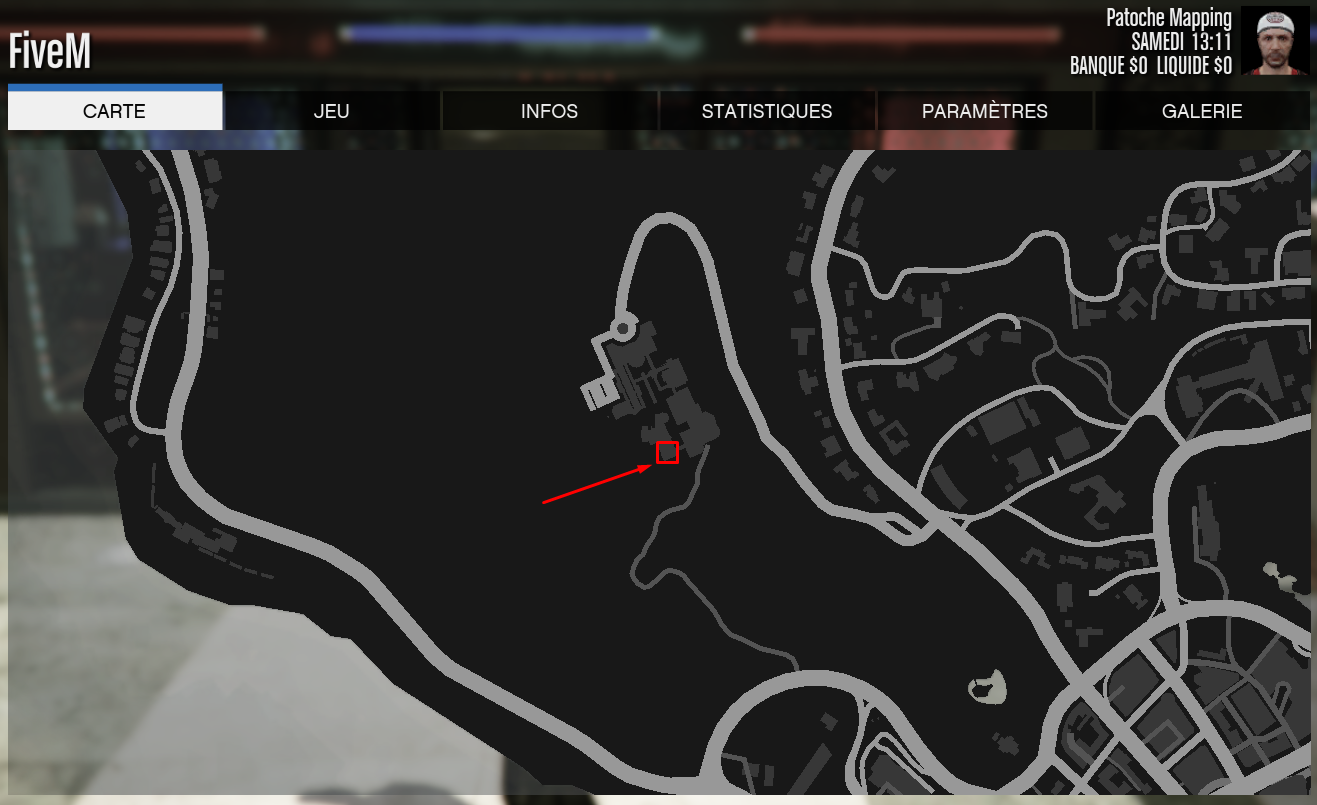Click the red waypoint marker on the map

[x=668, y=452]
